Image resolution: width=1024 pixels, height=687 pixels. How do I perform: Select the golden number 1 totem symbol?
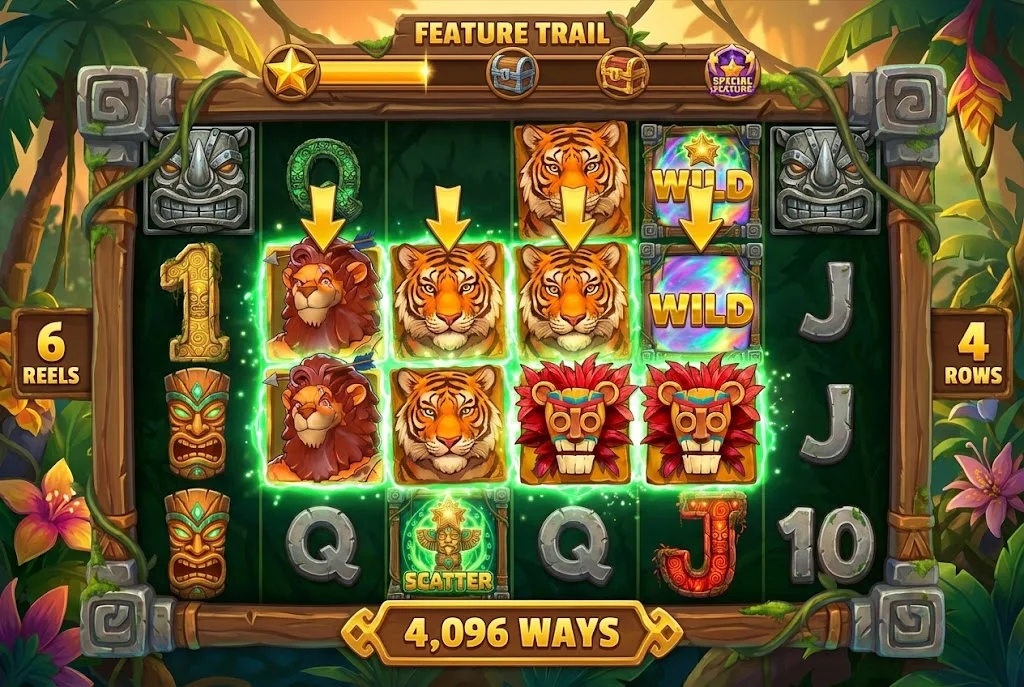pyautogui.click(x=195, y=302)
